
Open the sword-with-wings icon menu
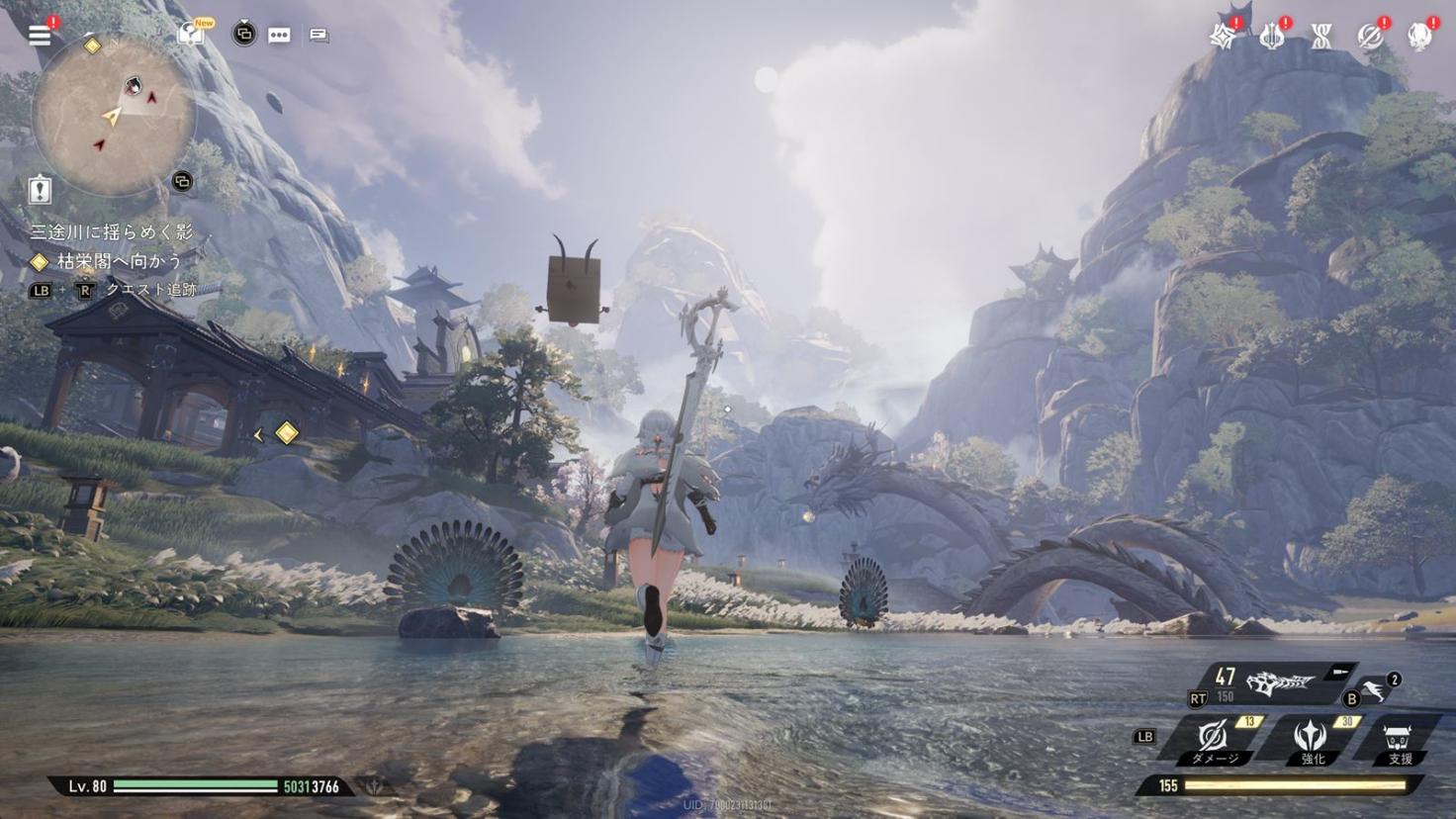click(1272, 37)
